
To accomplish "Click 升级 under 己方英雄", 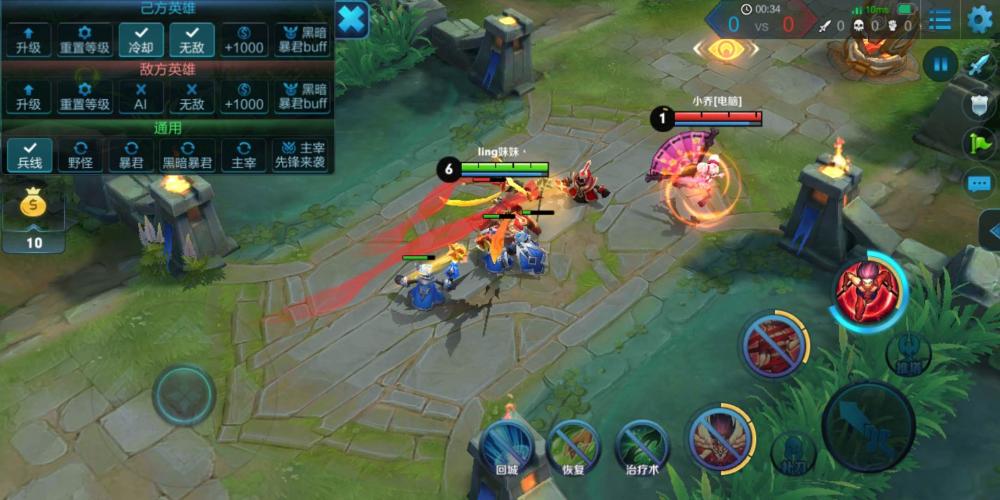I will coord(28,40).
